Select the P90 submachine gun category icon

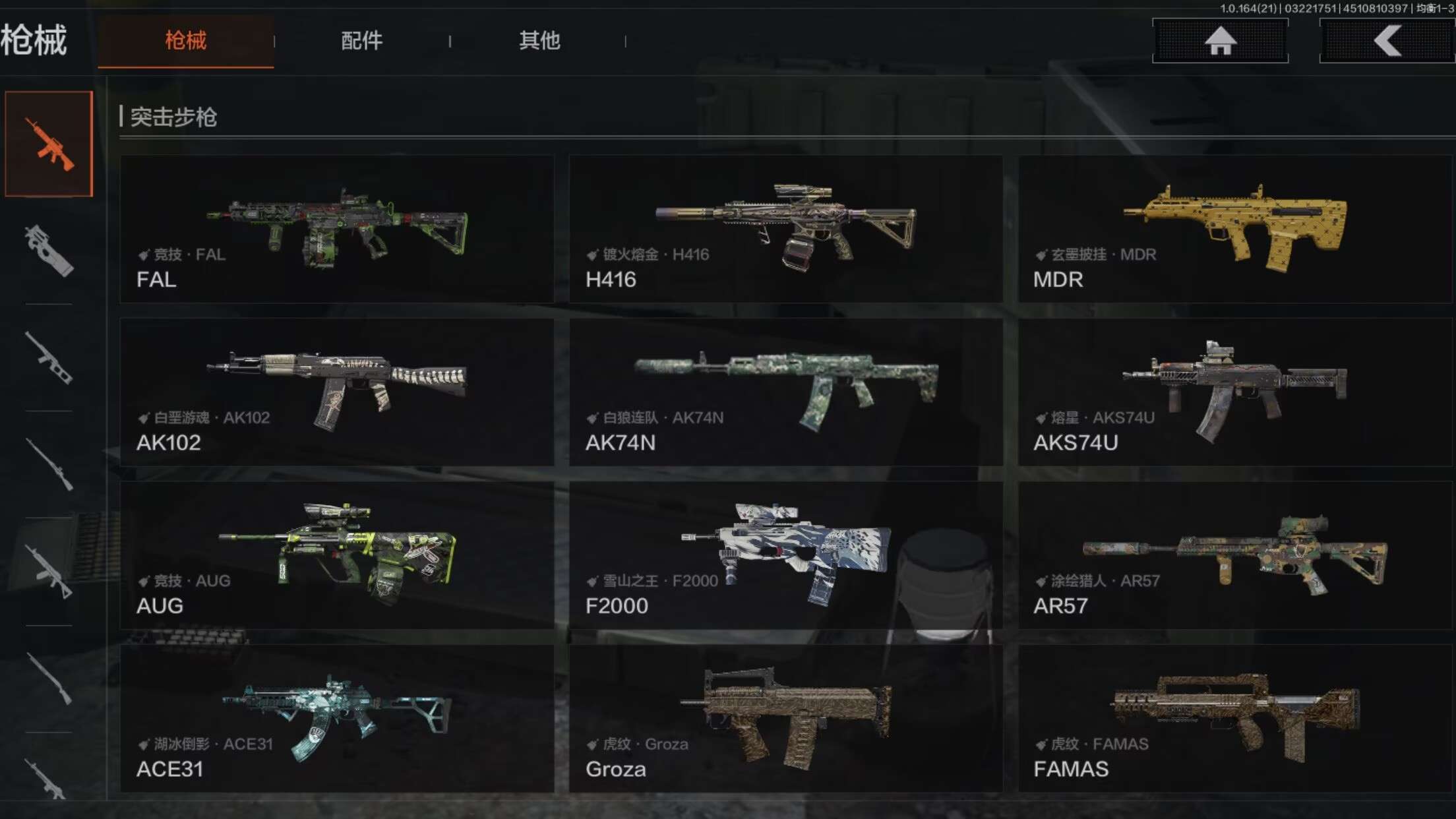point(49,251)
